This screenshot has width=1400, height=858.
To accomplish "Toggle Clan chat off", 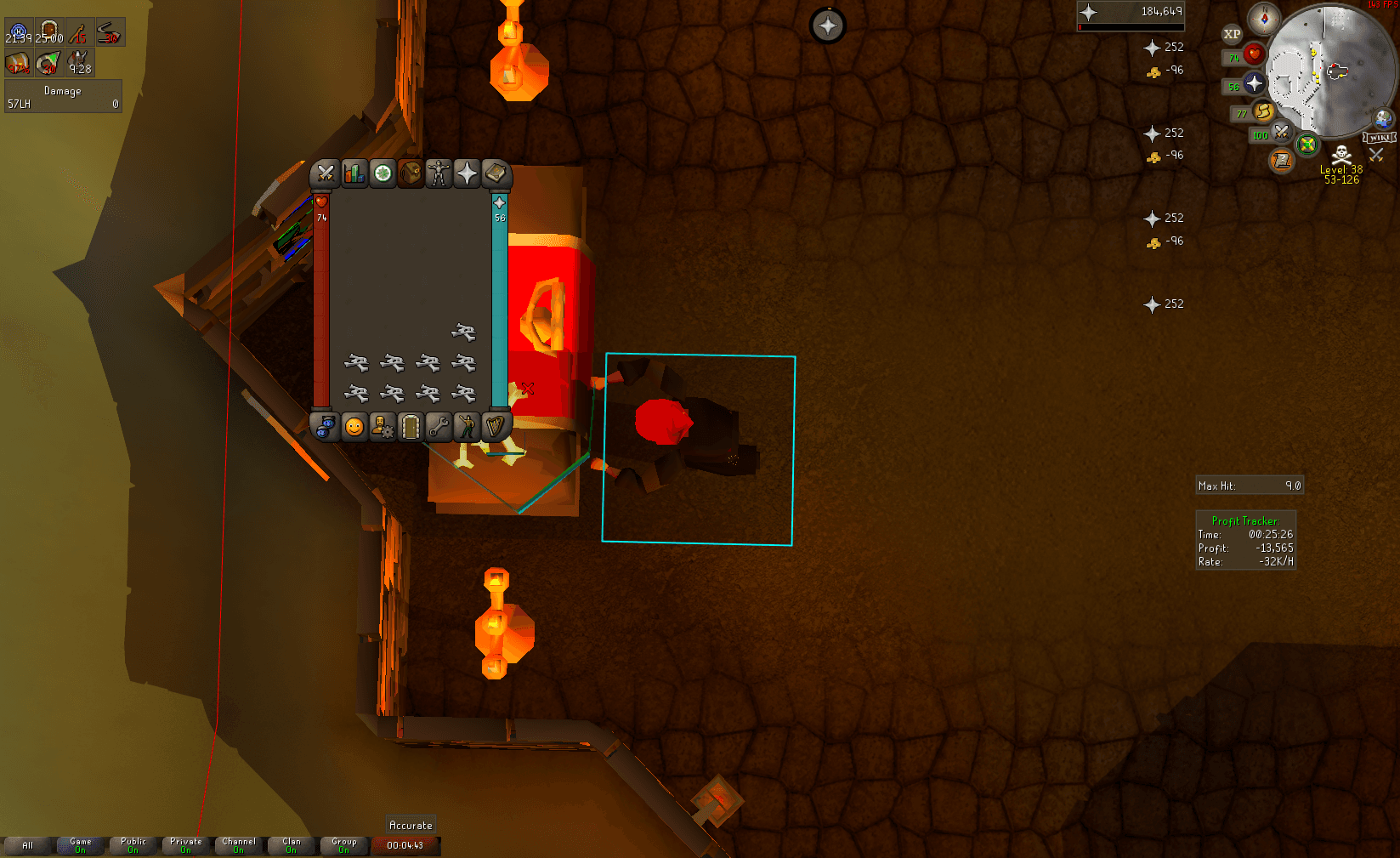I will click(292, 844).
